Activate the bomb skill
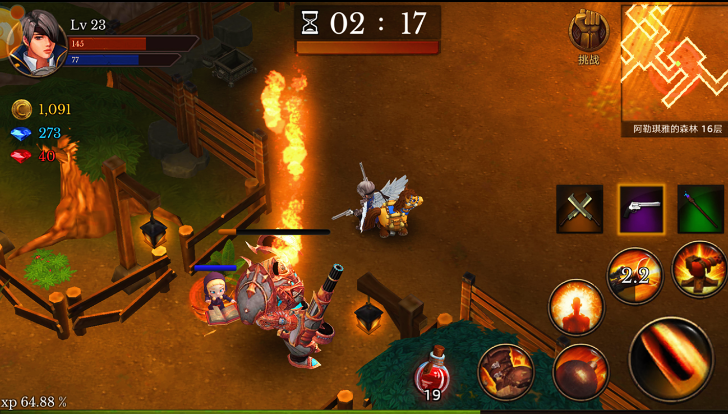Viewport: 728px width, 414px height. (x=580, y=371)
